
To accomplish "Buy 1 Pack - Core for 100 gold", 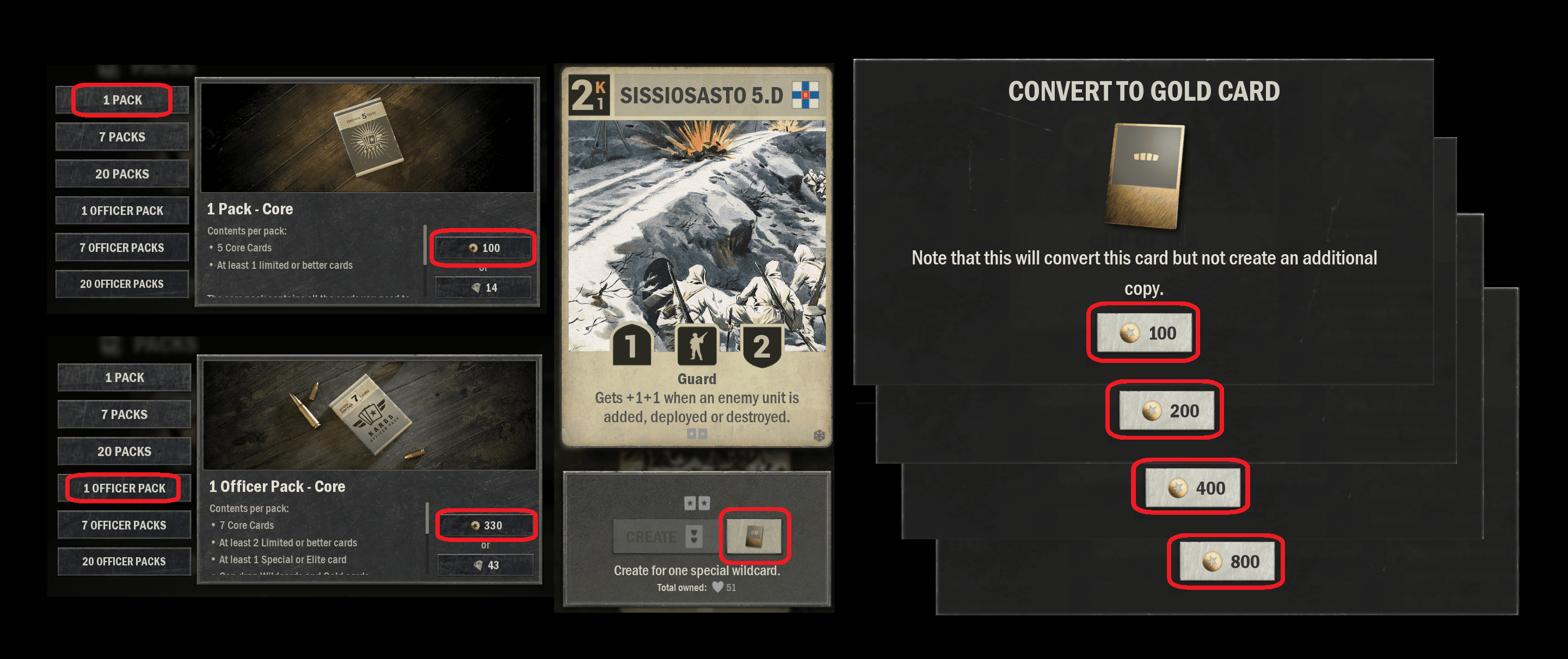I will [483, 248].
